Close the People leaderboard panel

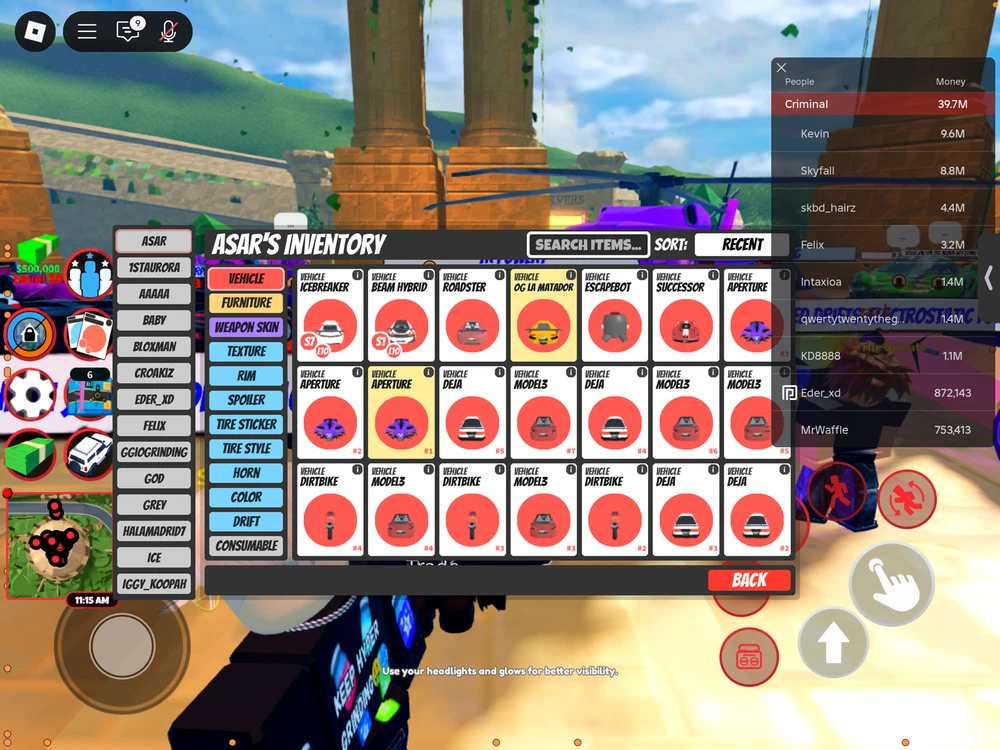tap(782, 68)
